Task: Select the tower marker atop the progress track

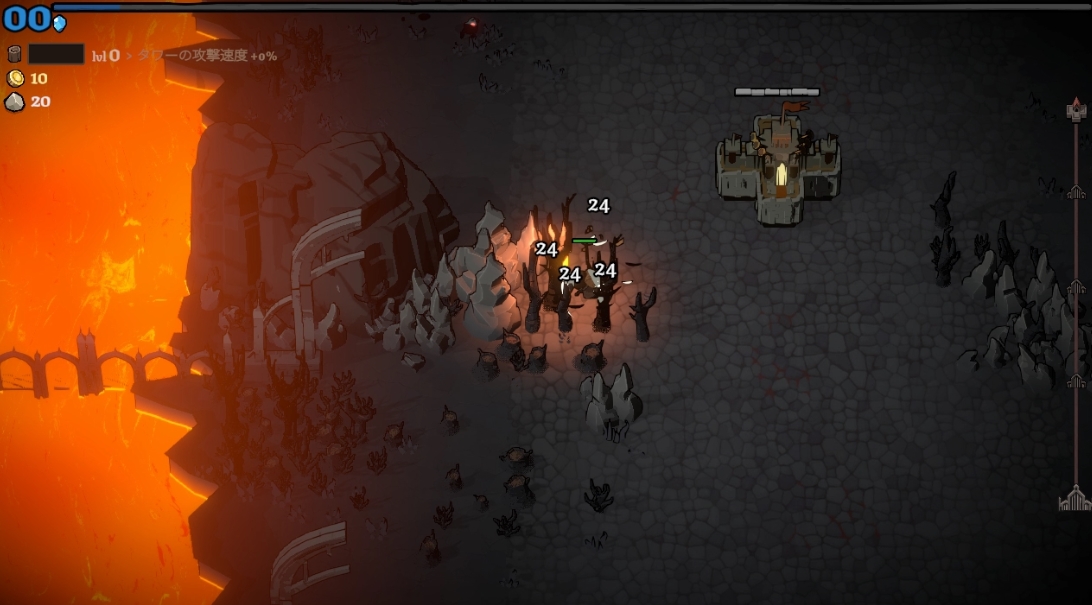Action: tap(1076, 110)
